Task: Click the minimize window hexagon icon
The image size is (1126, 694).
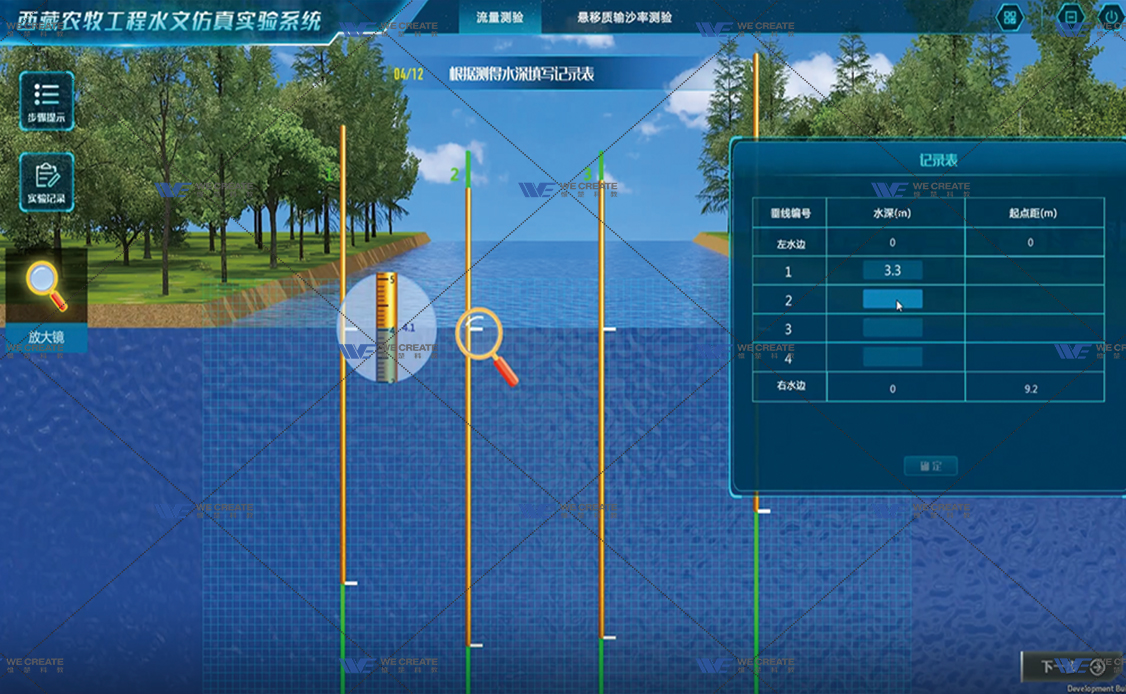Action: (x=1070, y=17)
